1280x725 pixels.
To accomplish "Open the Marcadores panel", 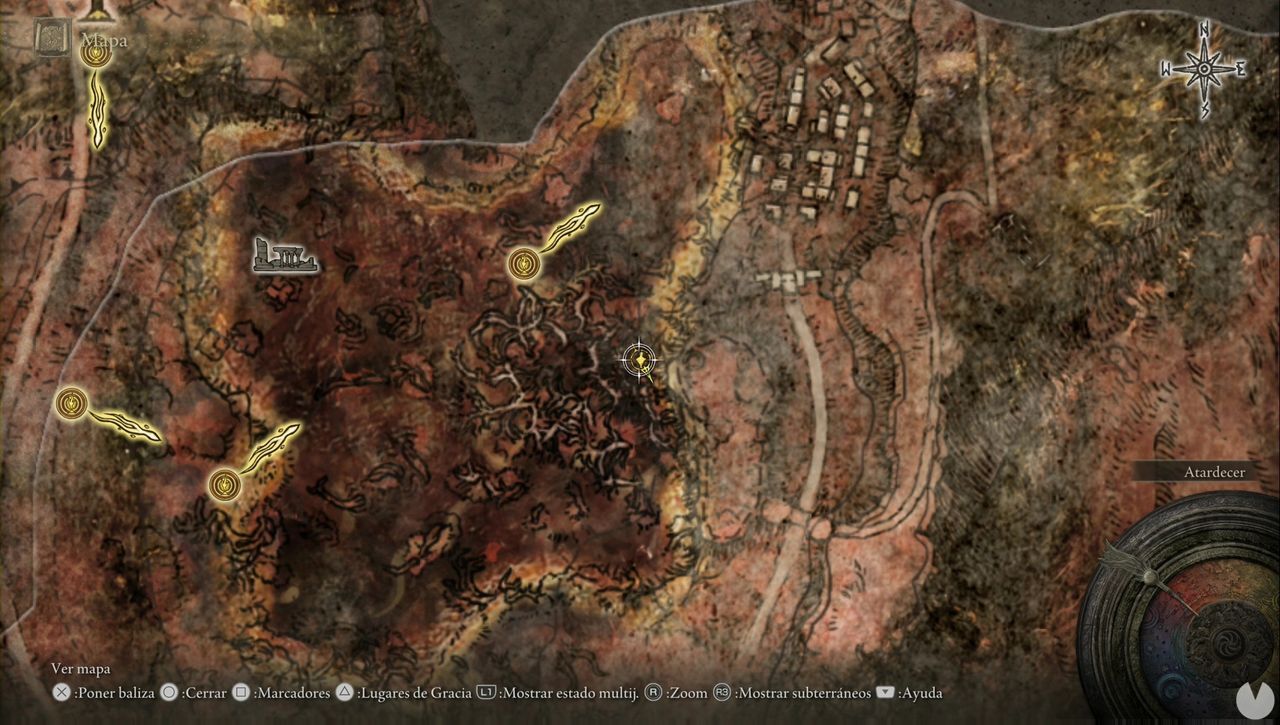I will (293, 693).
